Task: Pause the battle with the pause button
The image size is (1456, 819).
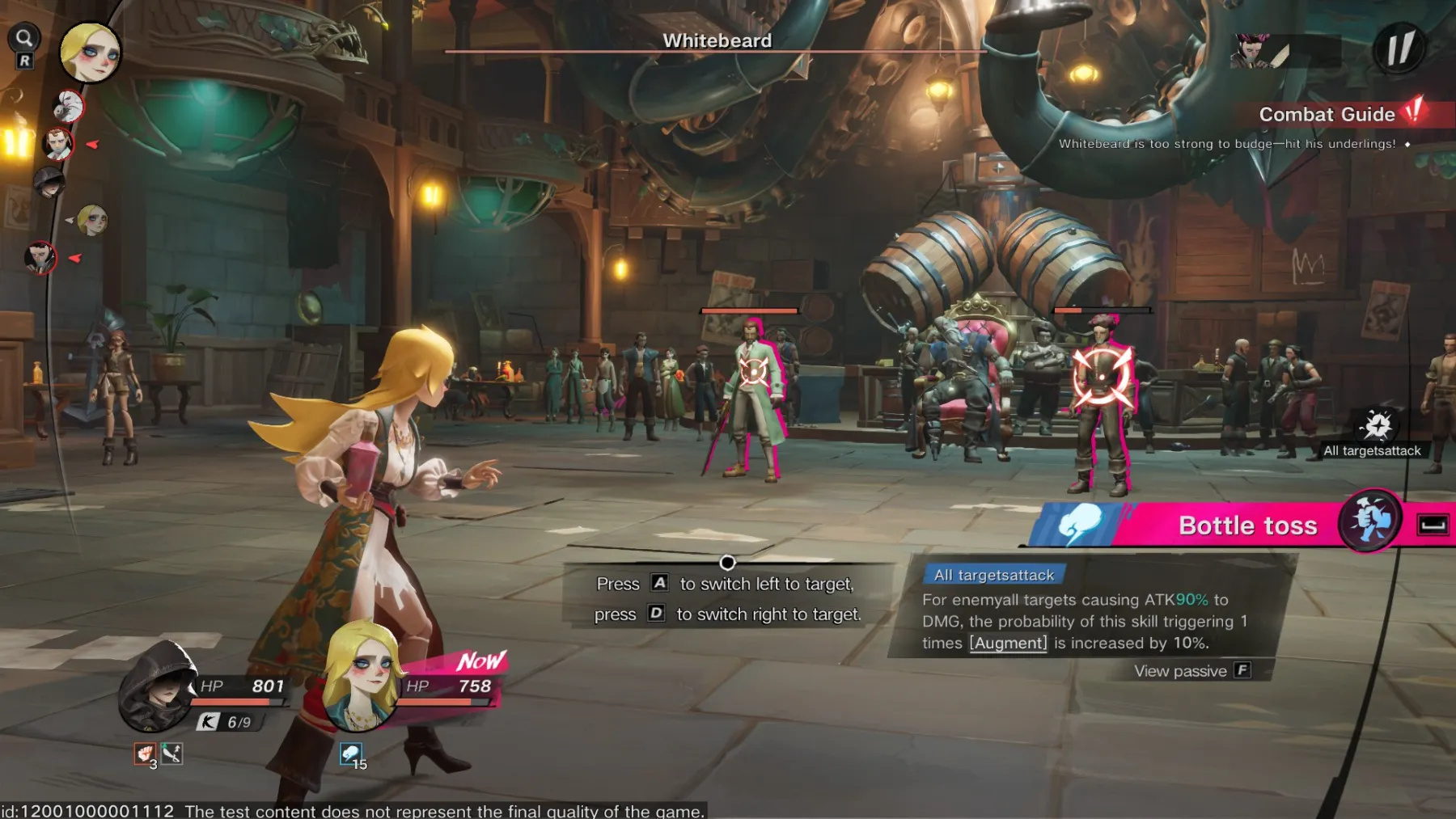Action: point(1399,49)
